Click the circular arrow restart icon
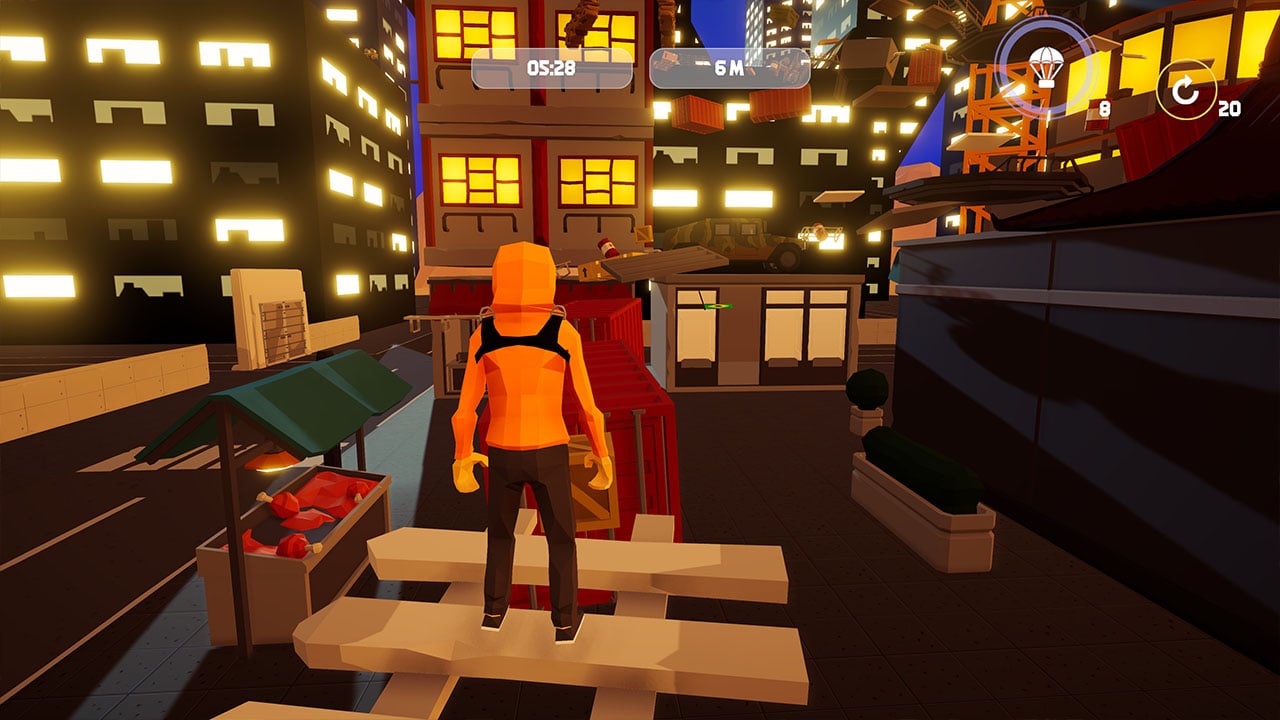Image resolution: width=1280 pixels, height=720 pixels. pos(1185,91)
